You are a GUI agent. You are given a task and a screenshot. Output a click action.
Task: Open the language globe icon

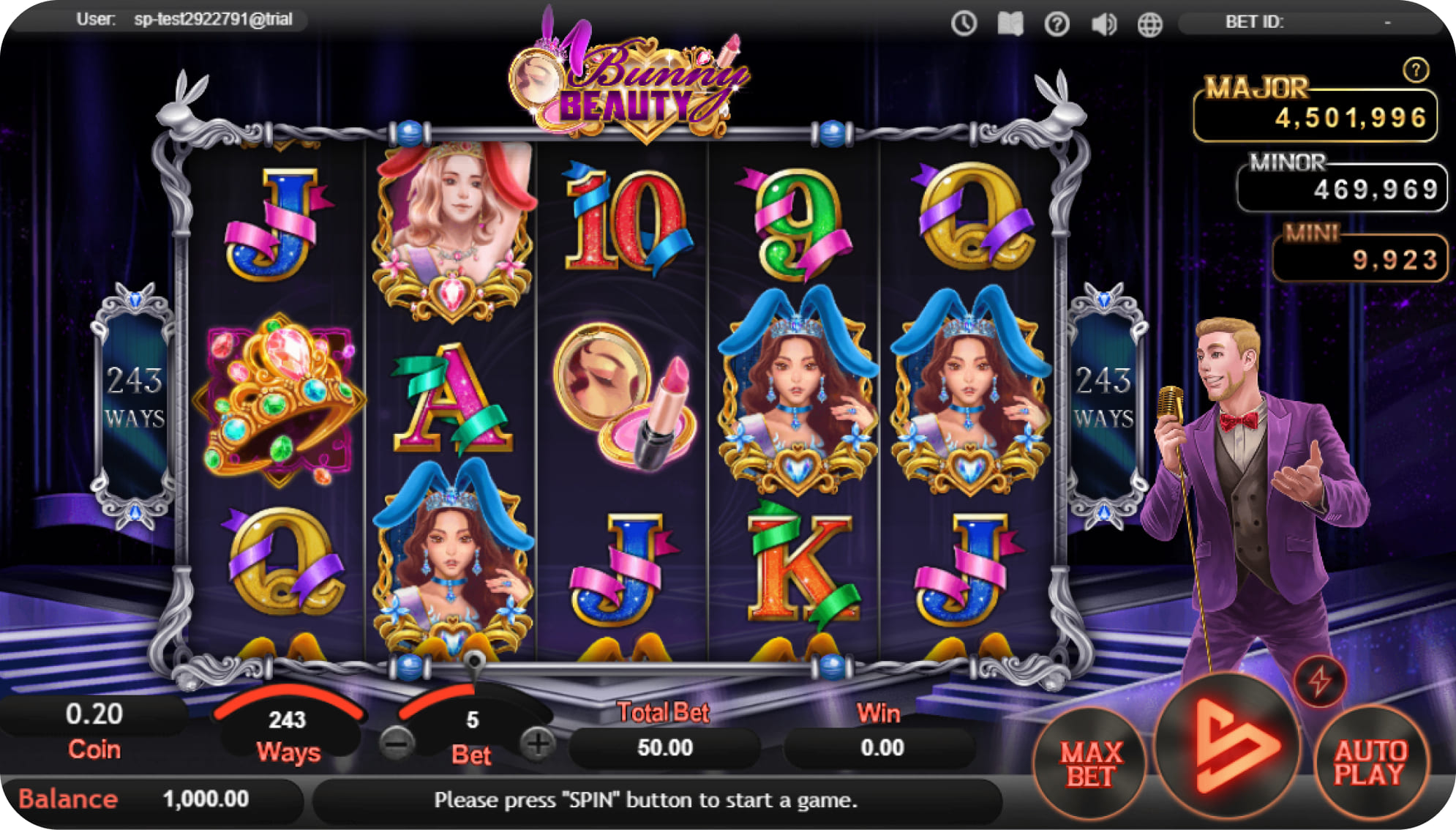1149,24
